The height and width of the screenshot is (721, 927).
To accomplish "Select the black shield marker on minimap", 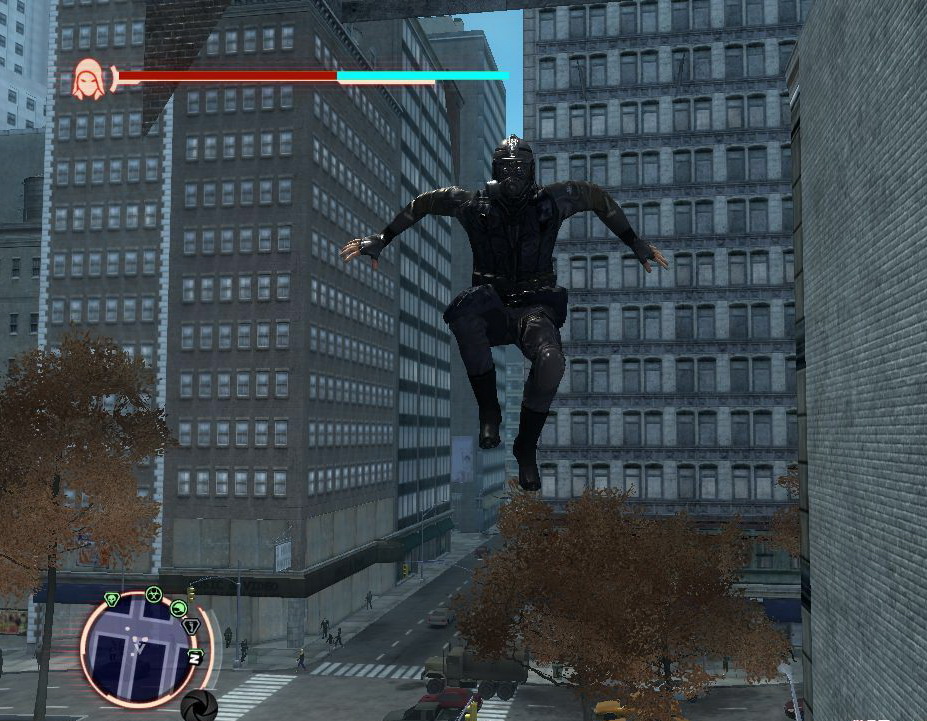I will pyautogui.click(x=191, y=626).
